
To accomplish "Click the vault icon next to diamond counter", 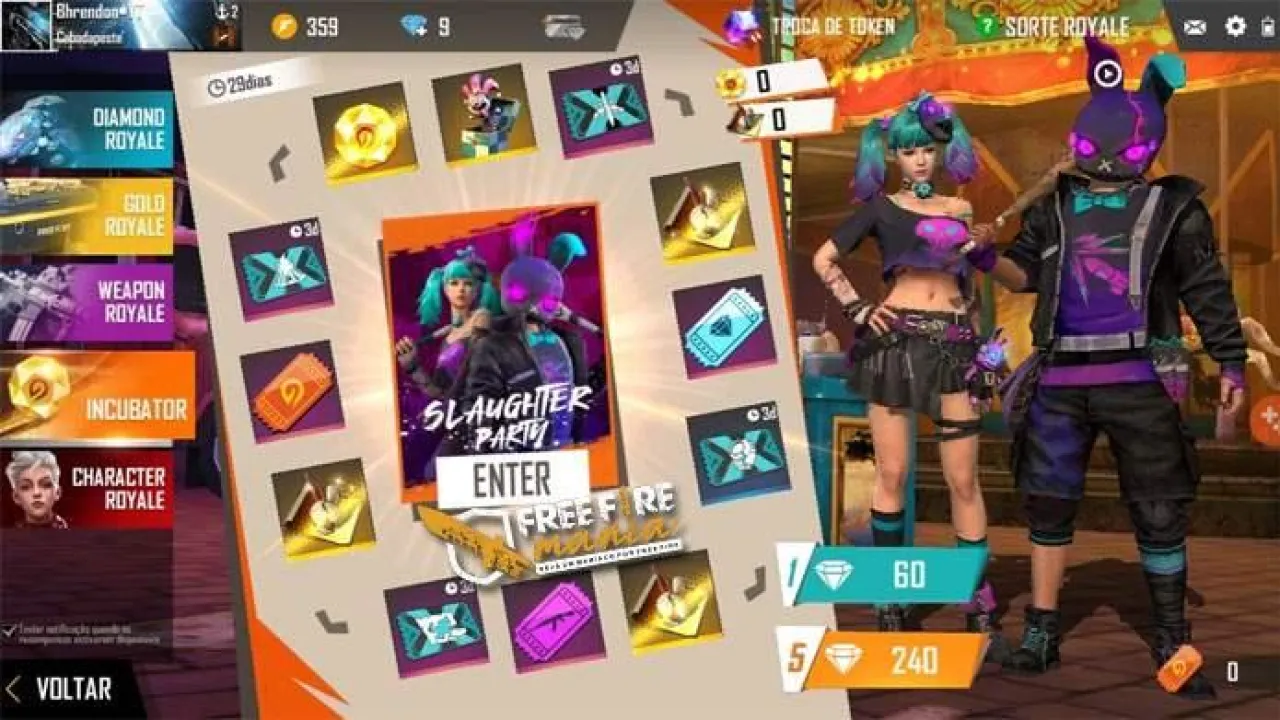I will [564, 27].
